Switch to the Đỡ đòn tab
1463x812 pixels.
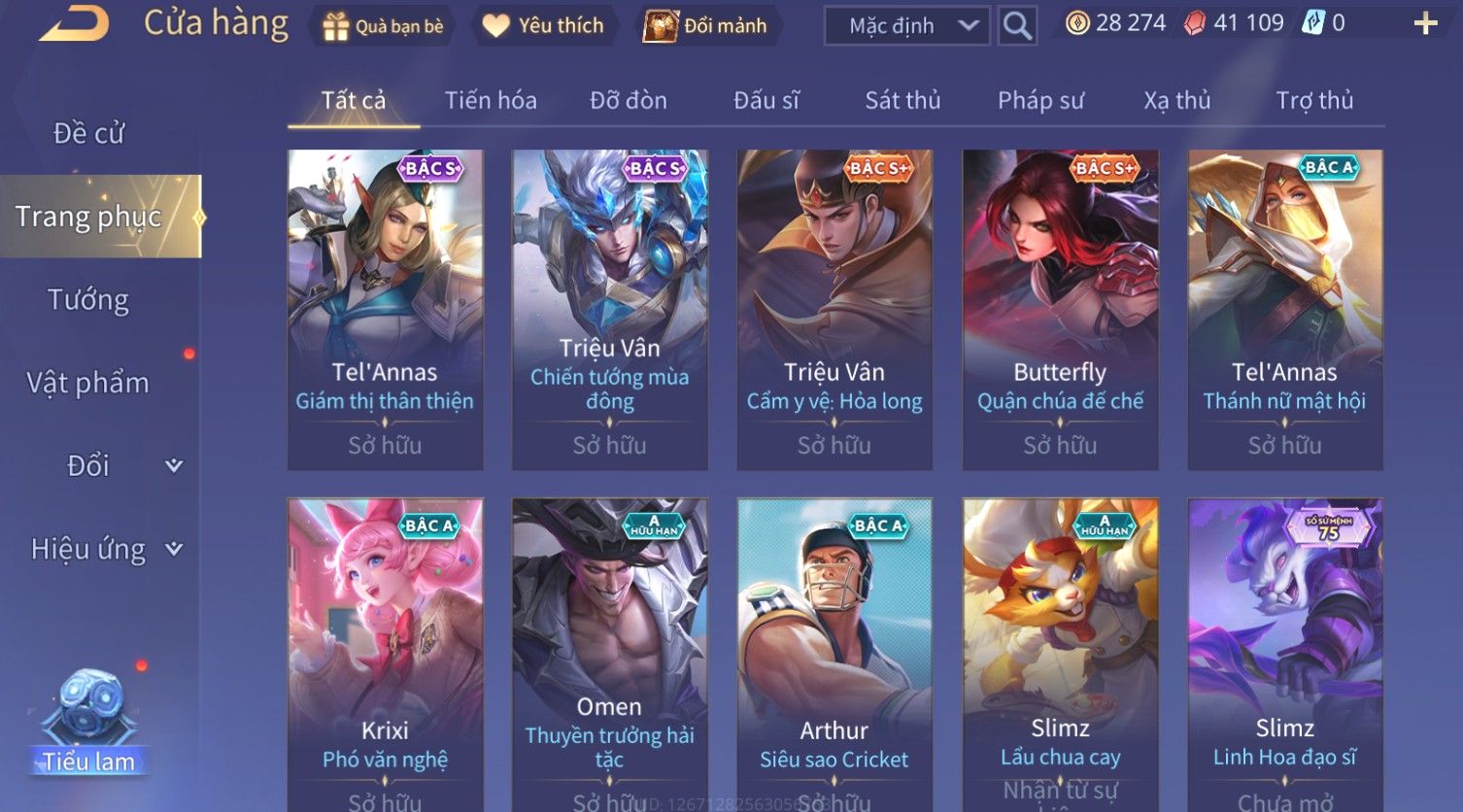tap(629, 100)
